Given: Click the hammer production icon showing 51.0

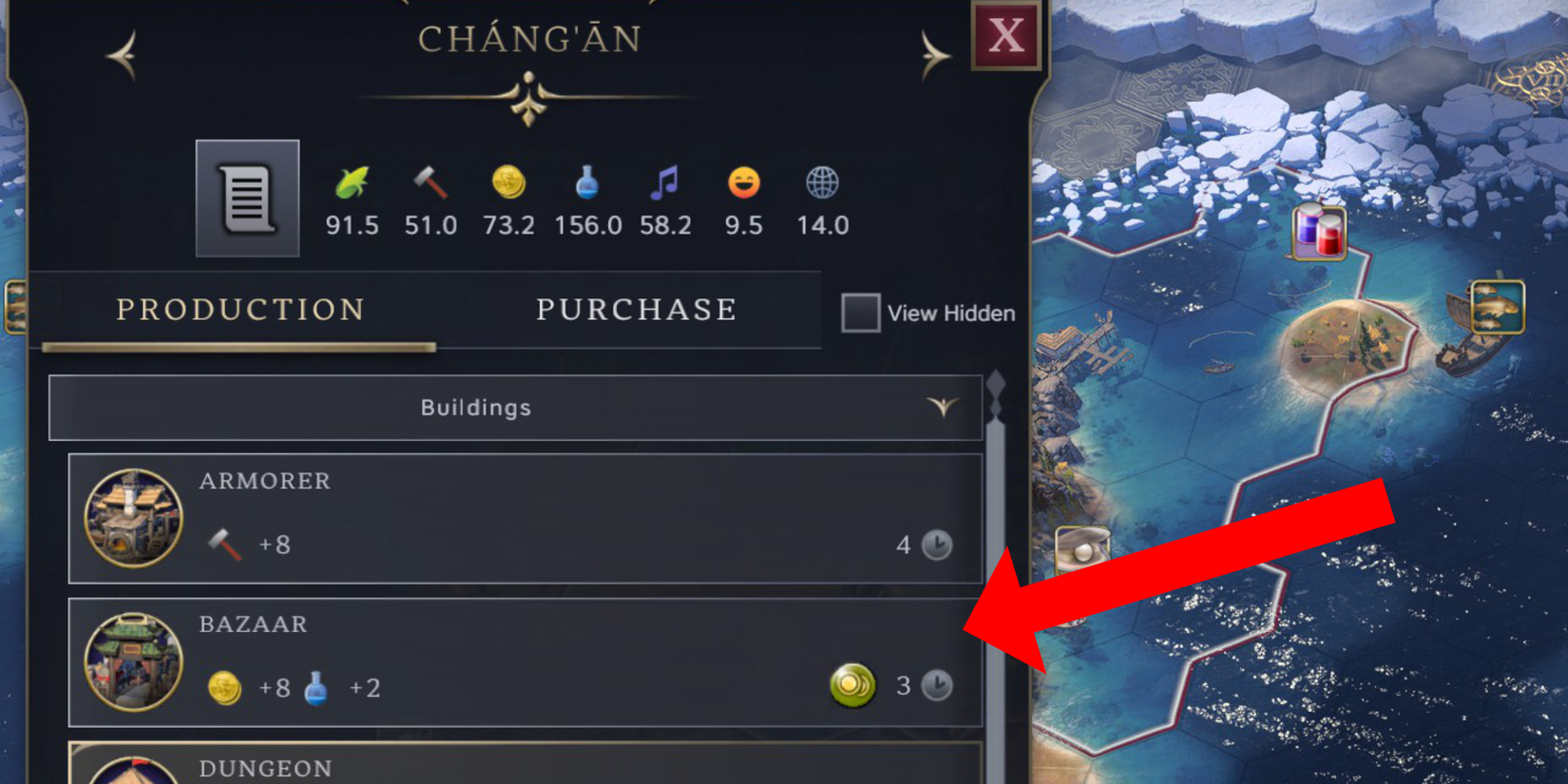Looking at the screenshot, I should point(430,184).
